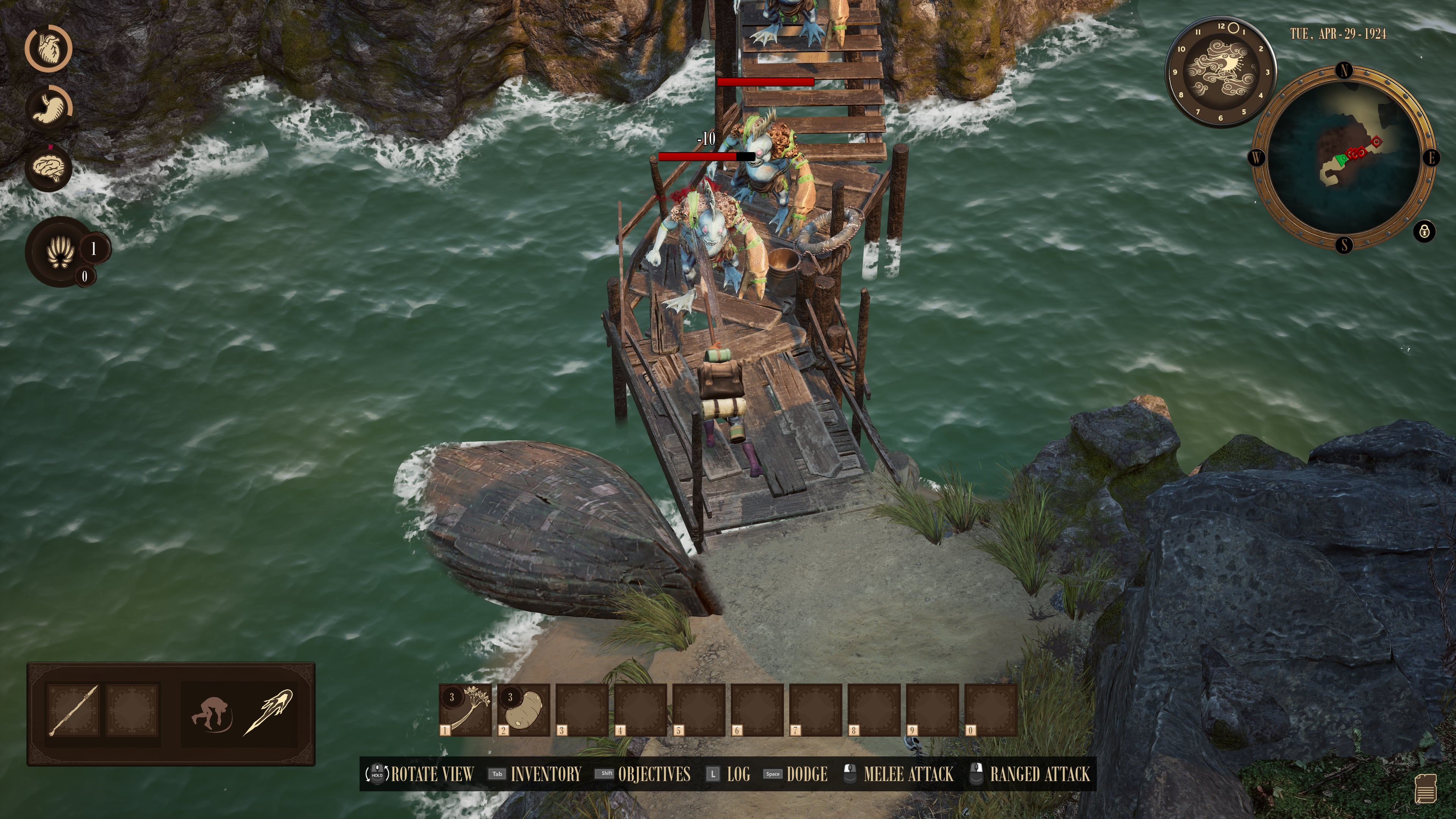View the brain sanity icon
The height and width of the screenshot is (819, 1456).
click(x=49, y=168)
